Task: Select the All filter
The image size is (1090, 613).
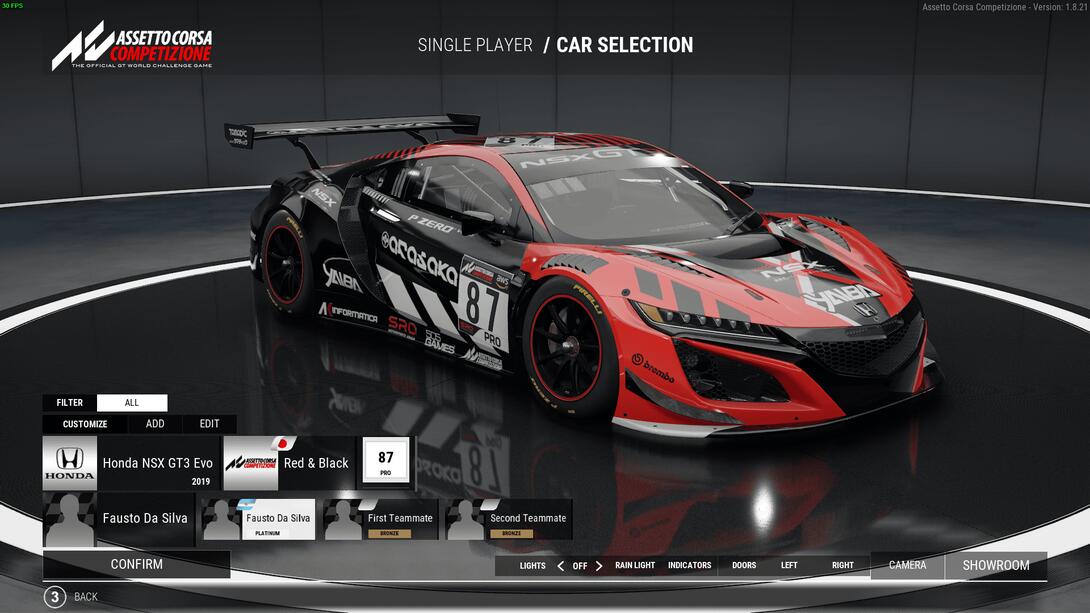Action: point(132,403)
